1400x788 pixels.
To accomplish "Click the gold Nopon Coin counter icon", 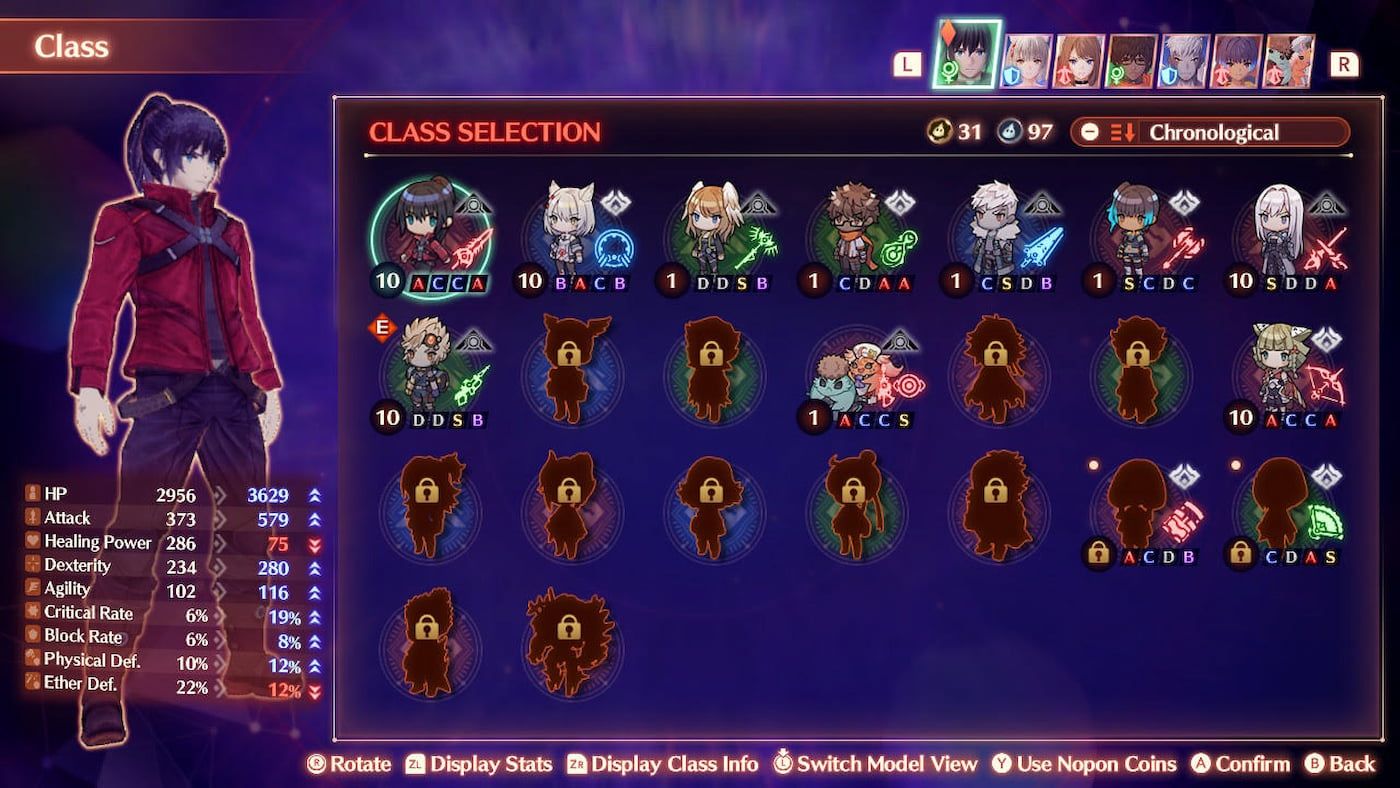I will coord(938,131).
